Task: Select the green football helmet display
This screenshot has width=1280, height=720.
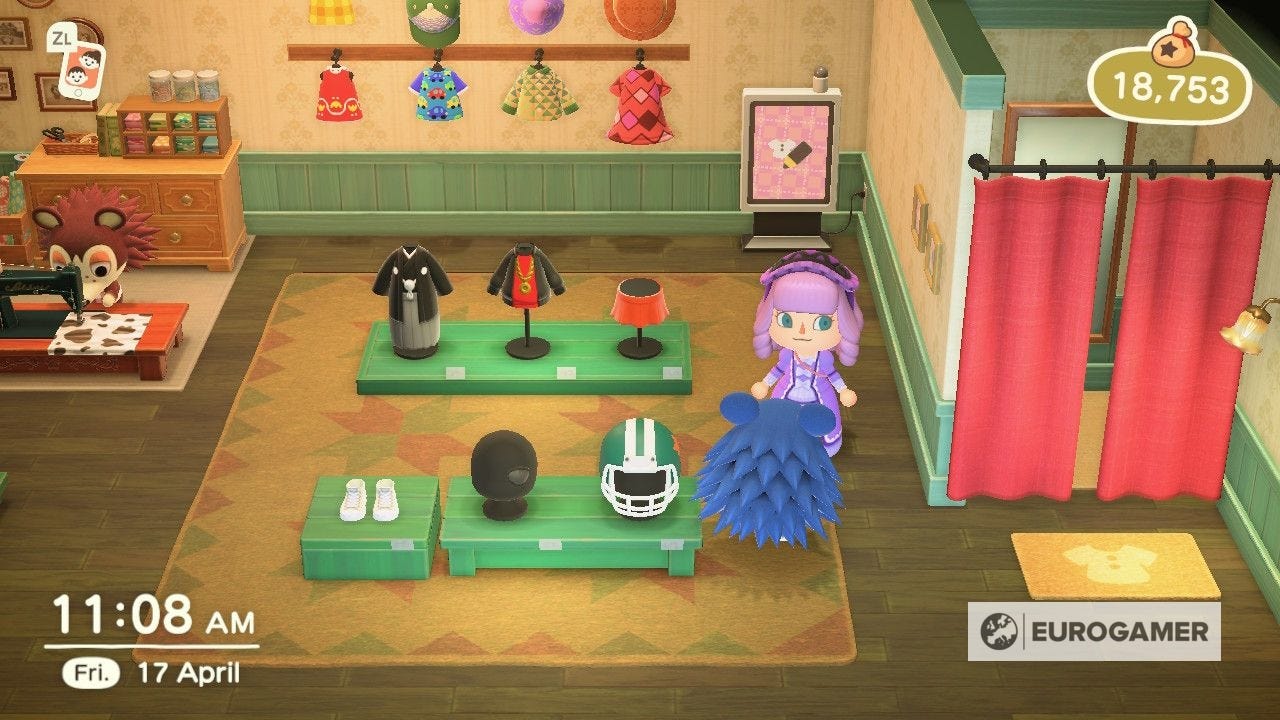Action: (640, 470)
